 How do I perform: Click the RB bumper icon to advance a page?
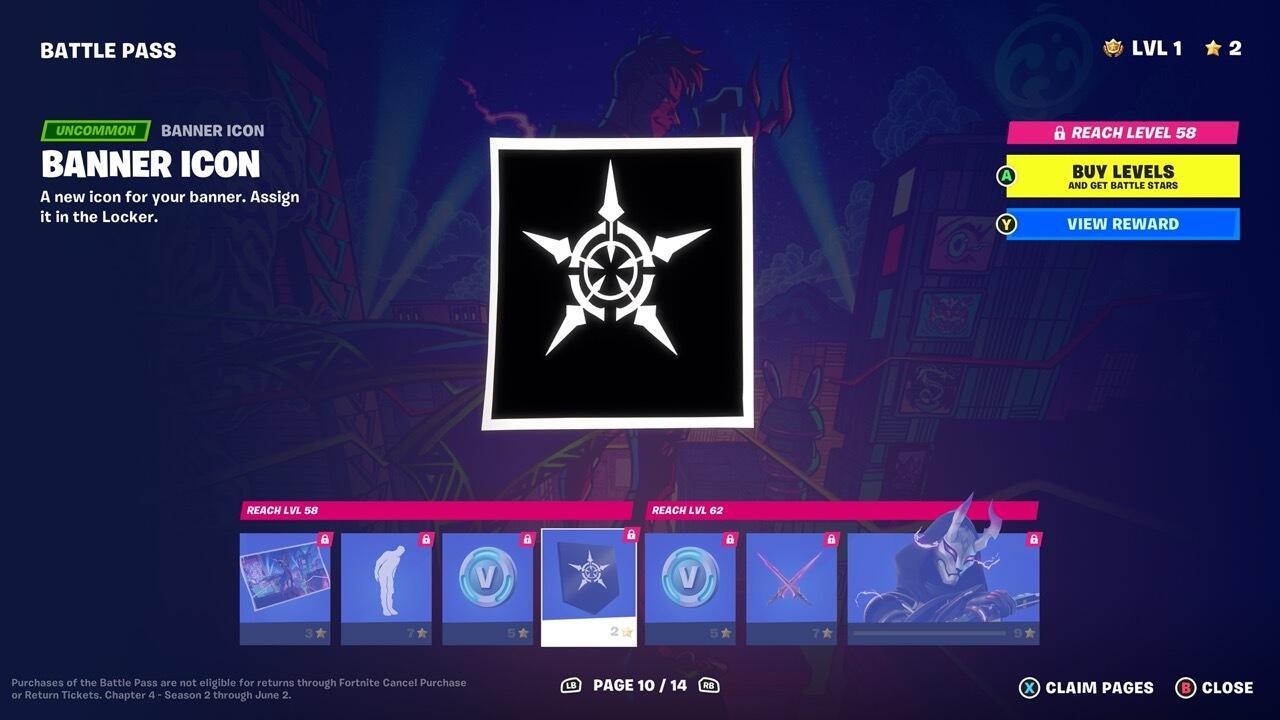click(707, 687)
